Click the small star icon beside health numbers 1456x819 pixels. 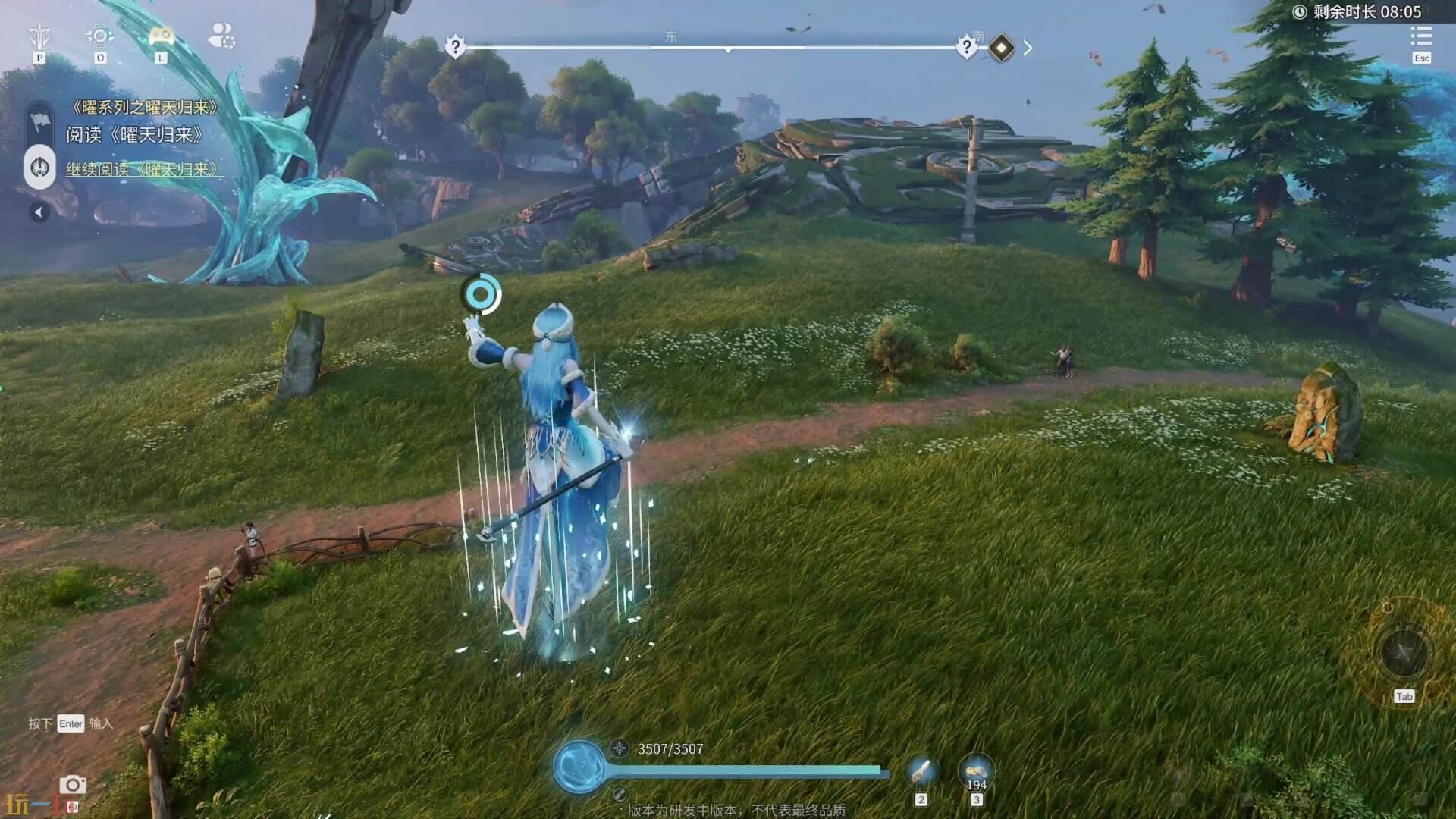click(620, 748)
